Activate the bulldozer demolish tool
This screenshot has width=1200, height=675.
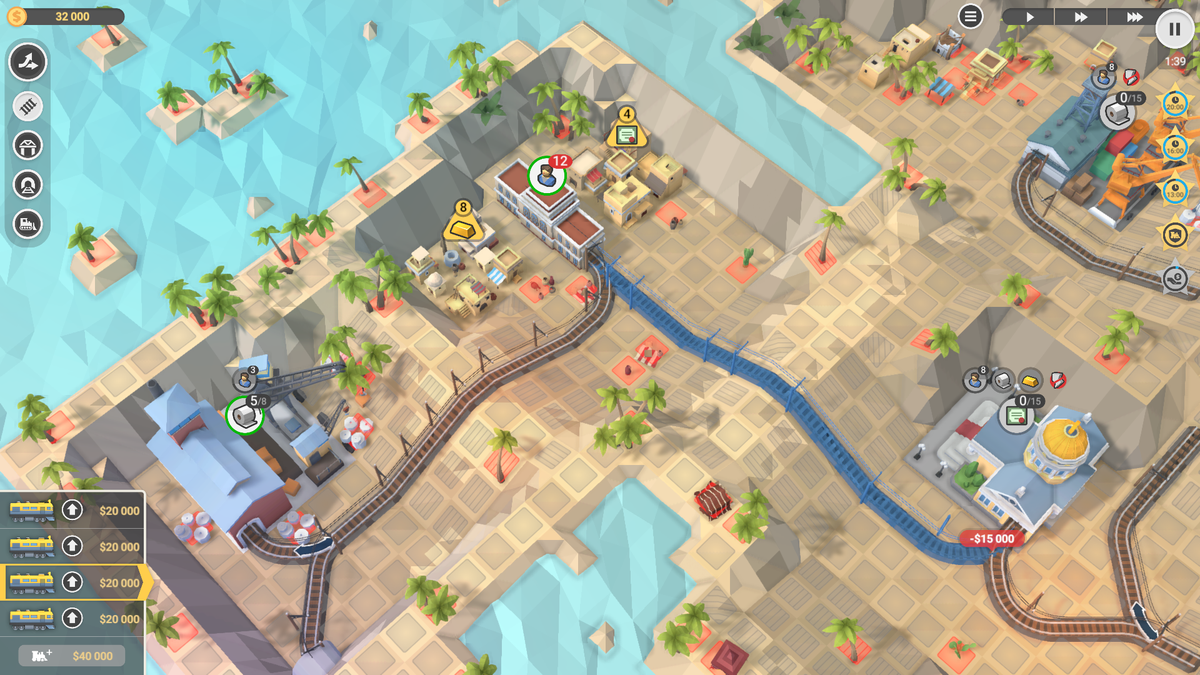tap(28, 224)
